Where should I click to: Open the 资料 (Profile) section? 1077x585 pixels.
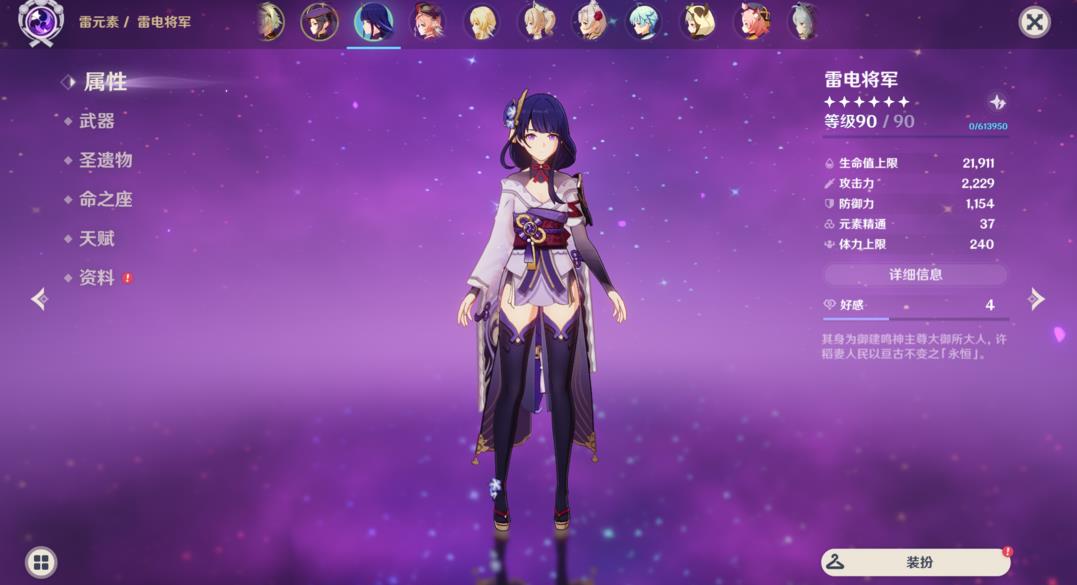97,278
